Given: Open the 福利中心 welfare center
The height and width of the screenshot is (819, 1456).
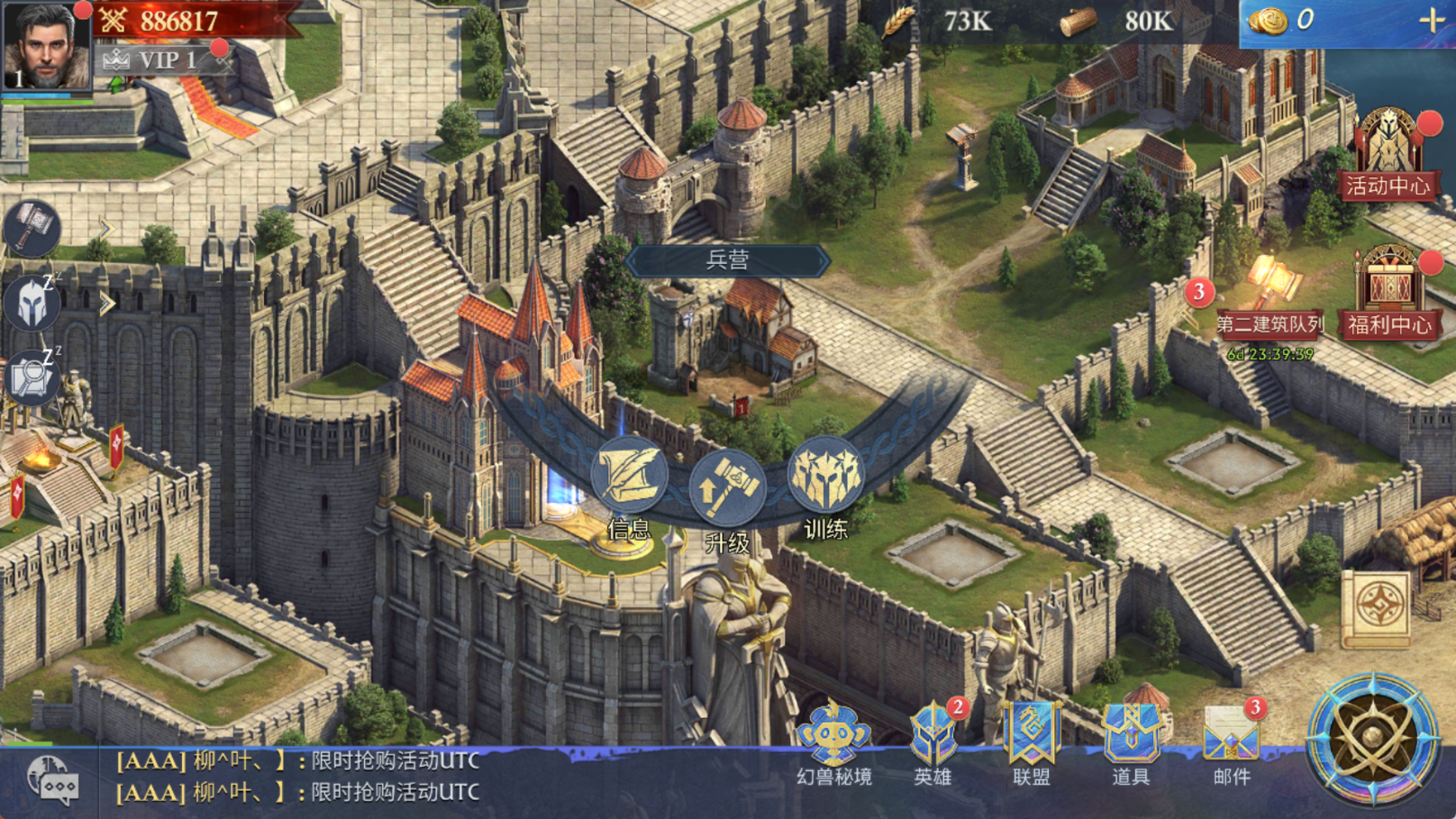Looking at the screenshot, I should point(1388,293).
